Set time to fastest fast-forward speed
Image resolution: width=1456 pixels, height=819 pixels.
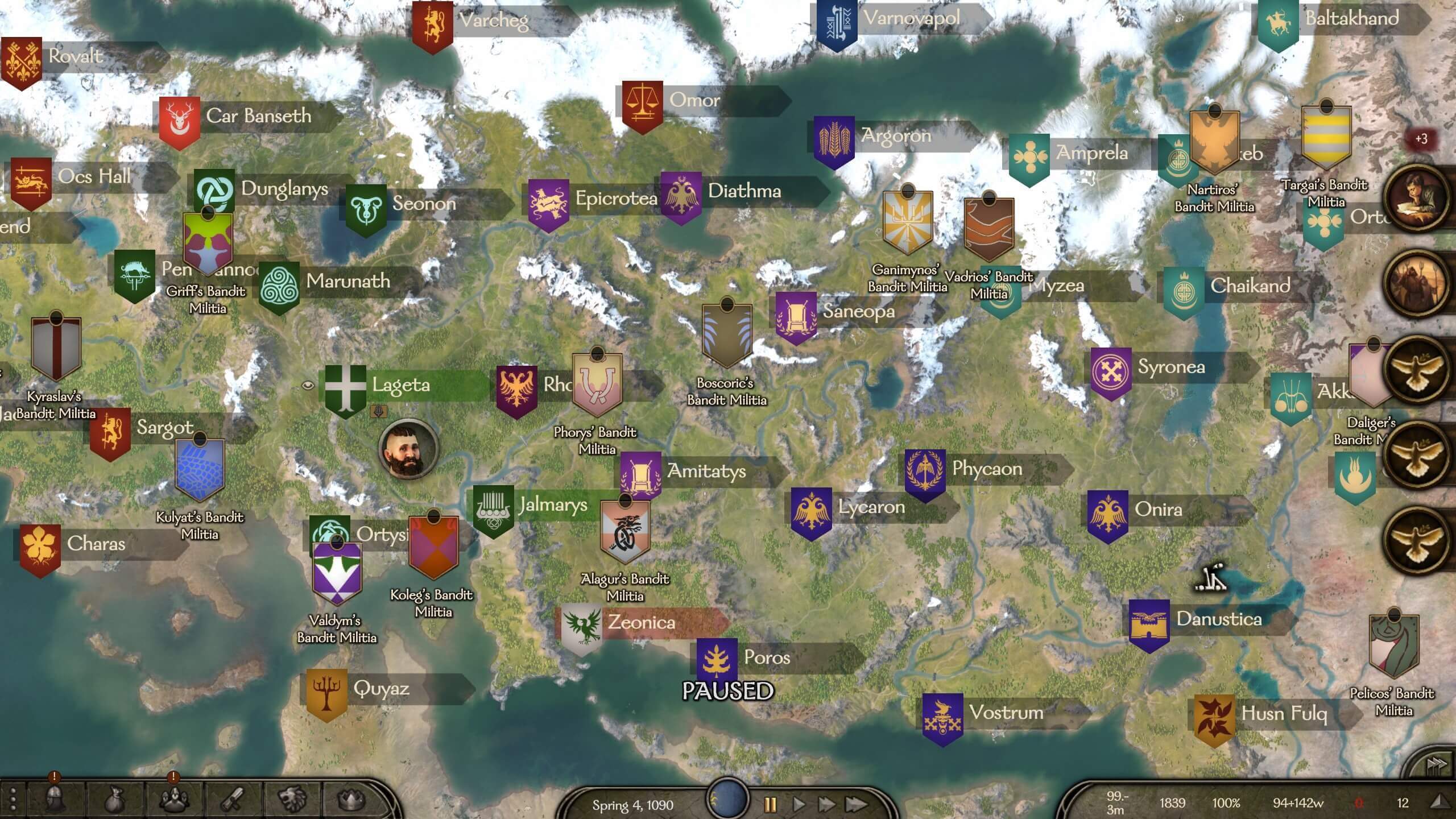[x=856, y=804]
